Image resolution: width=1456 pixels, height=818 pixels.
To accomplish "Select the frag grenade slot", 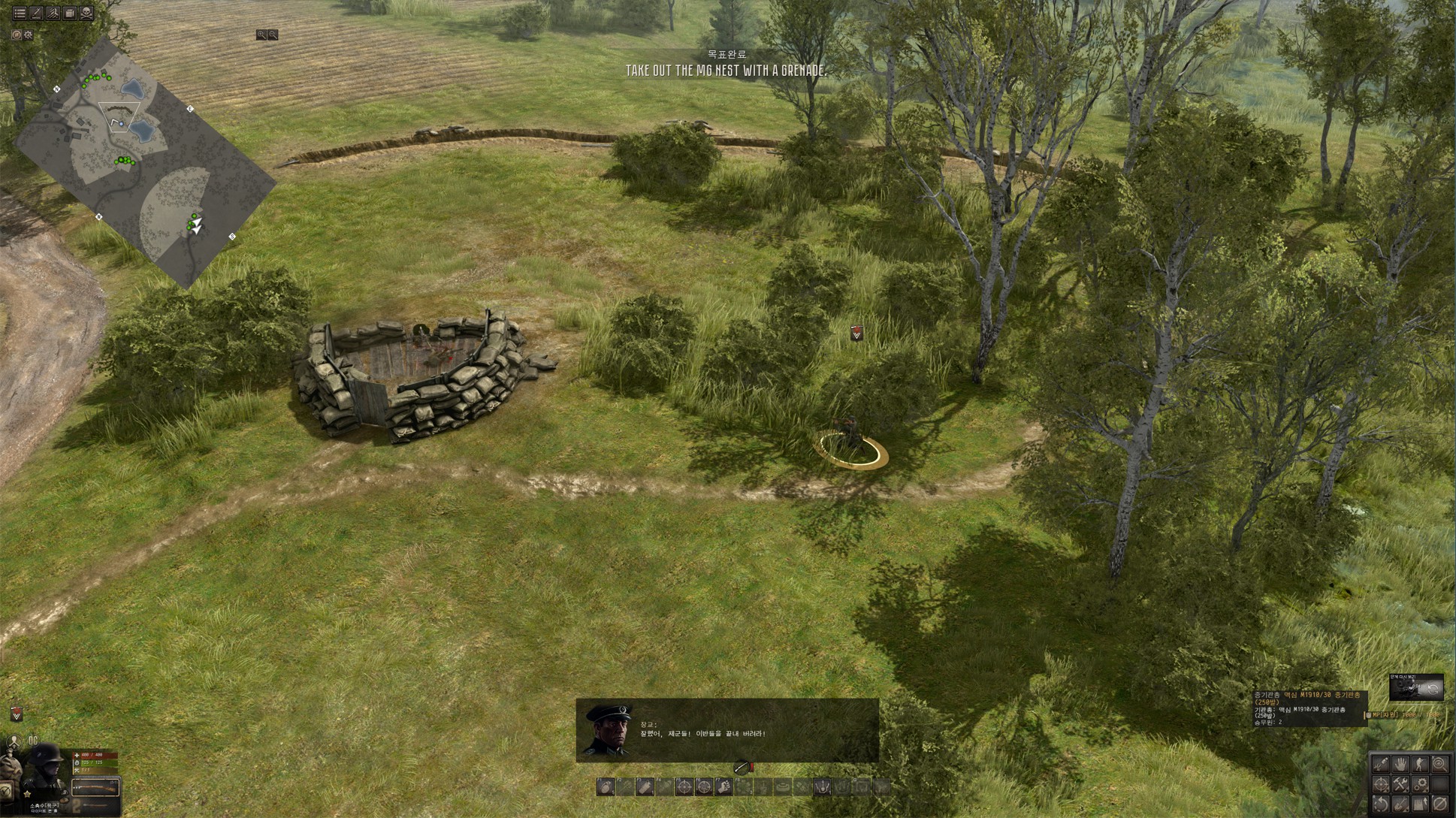I will [606, 787].
